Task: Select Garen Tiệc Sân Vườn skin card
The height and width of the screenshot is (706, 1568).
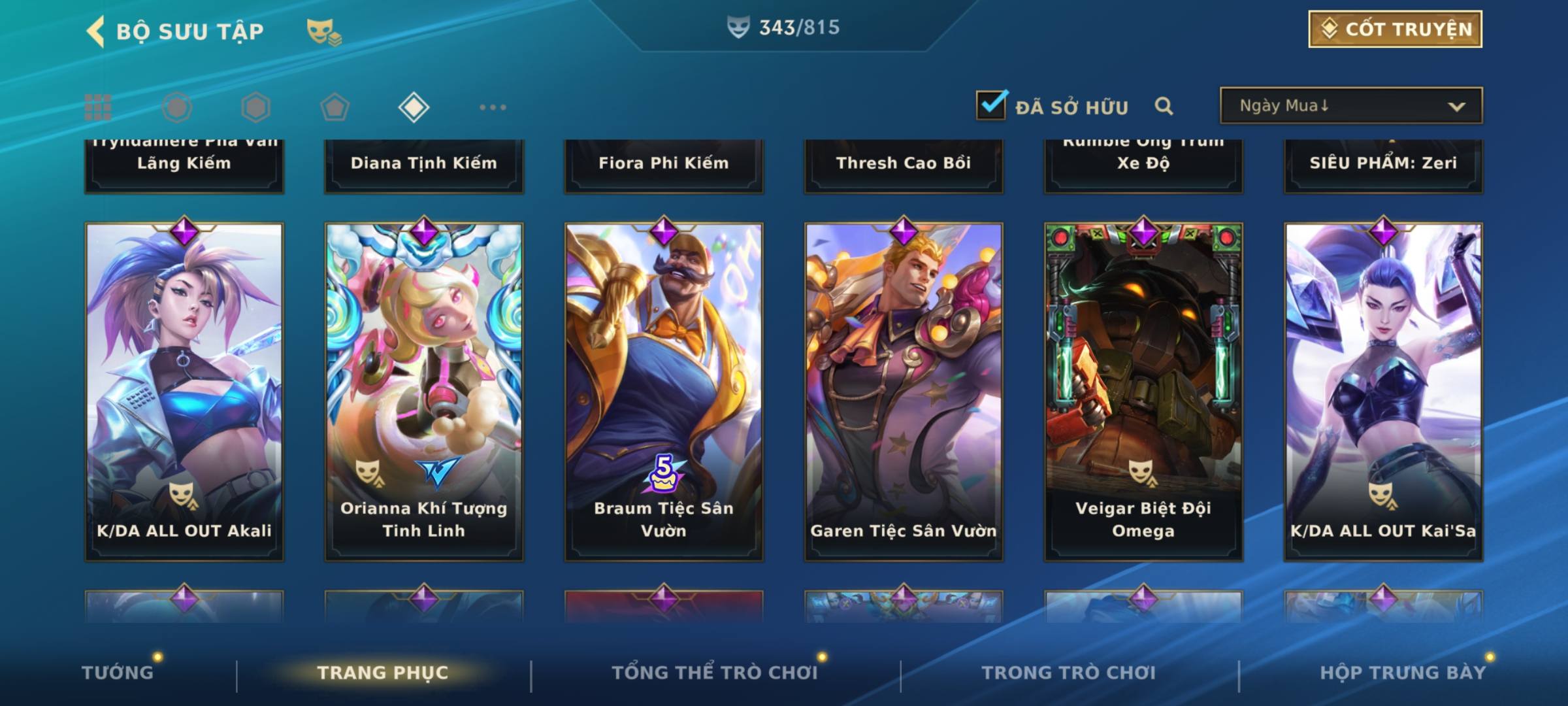Action: [904, 392]
